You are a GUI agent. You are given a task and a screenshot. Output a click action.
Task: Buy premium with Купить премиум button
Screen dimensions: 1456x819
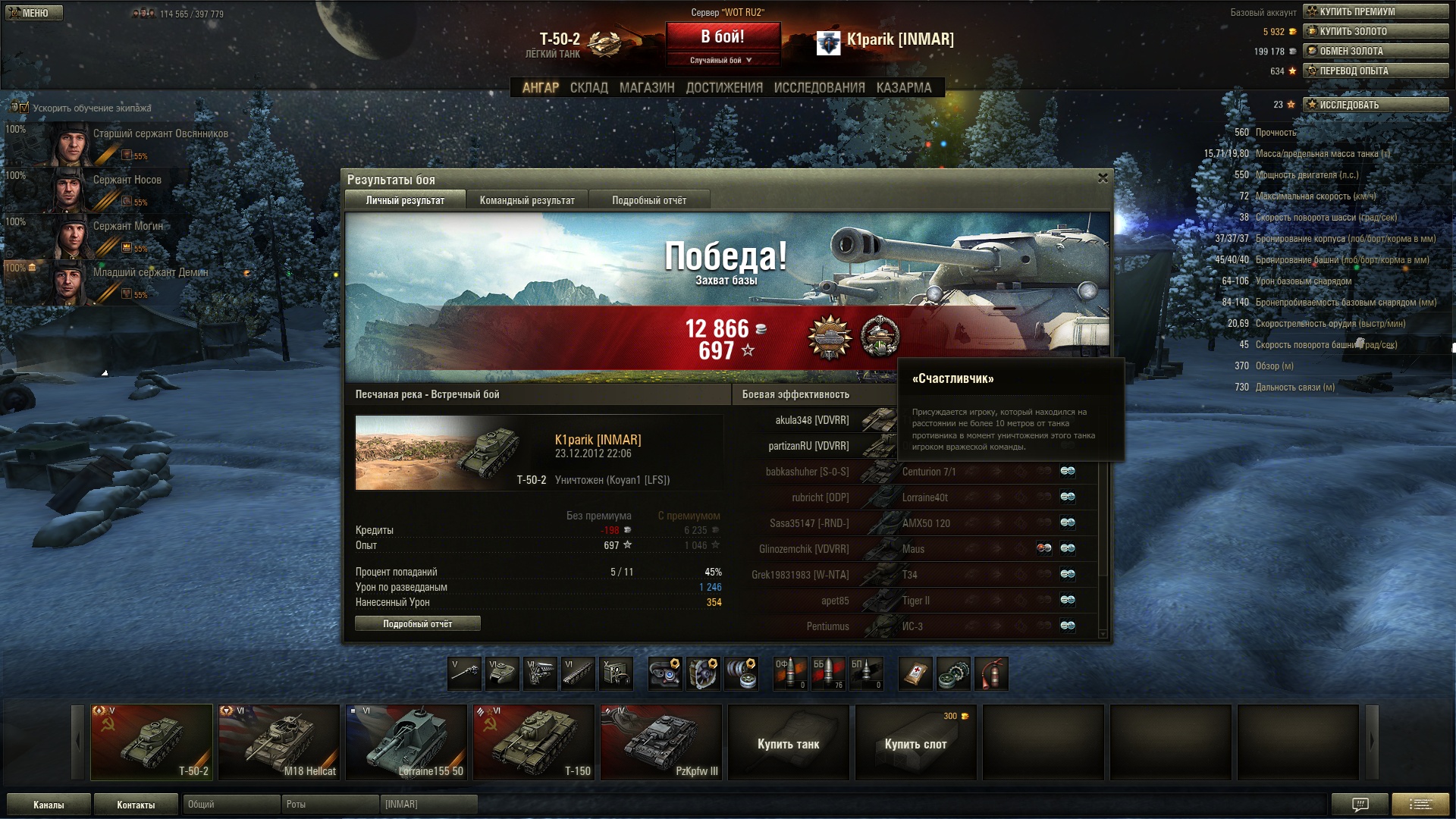tap(1375, 11)
